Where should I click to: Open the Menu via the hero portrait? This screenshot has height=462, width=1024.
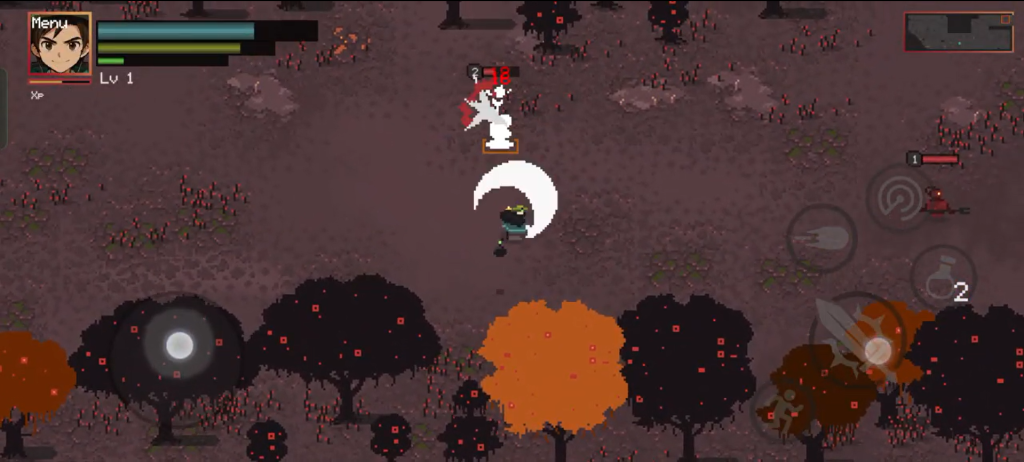(60, 45)
